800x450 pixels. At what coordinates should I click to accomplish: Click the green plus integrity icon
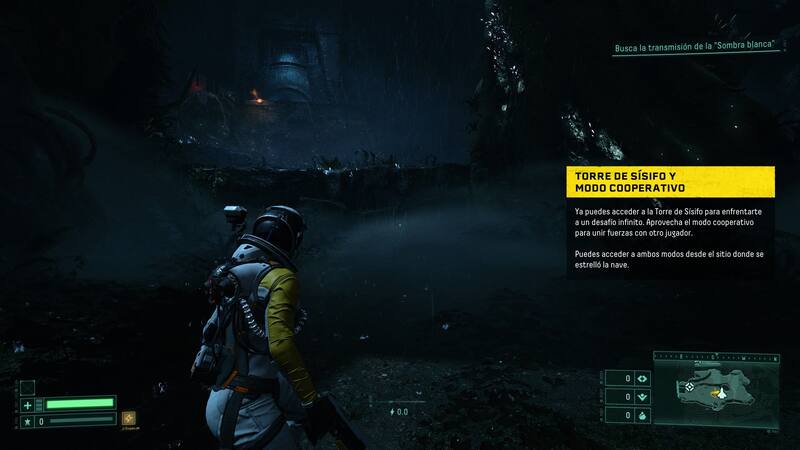pyautogui.click(x=28, y=404)
